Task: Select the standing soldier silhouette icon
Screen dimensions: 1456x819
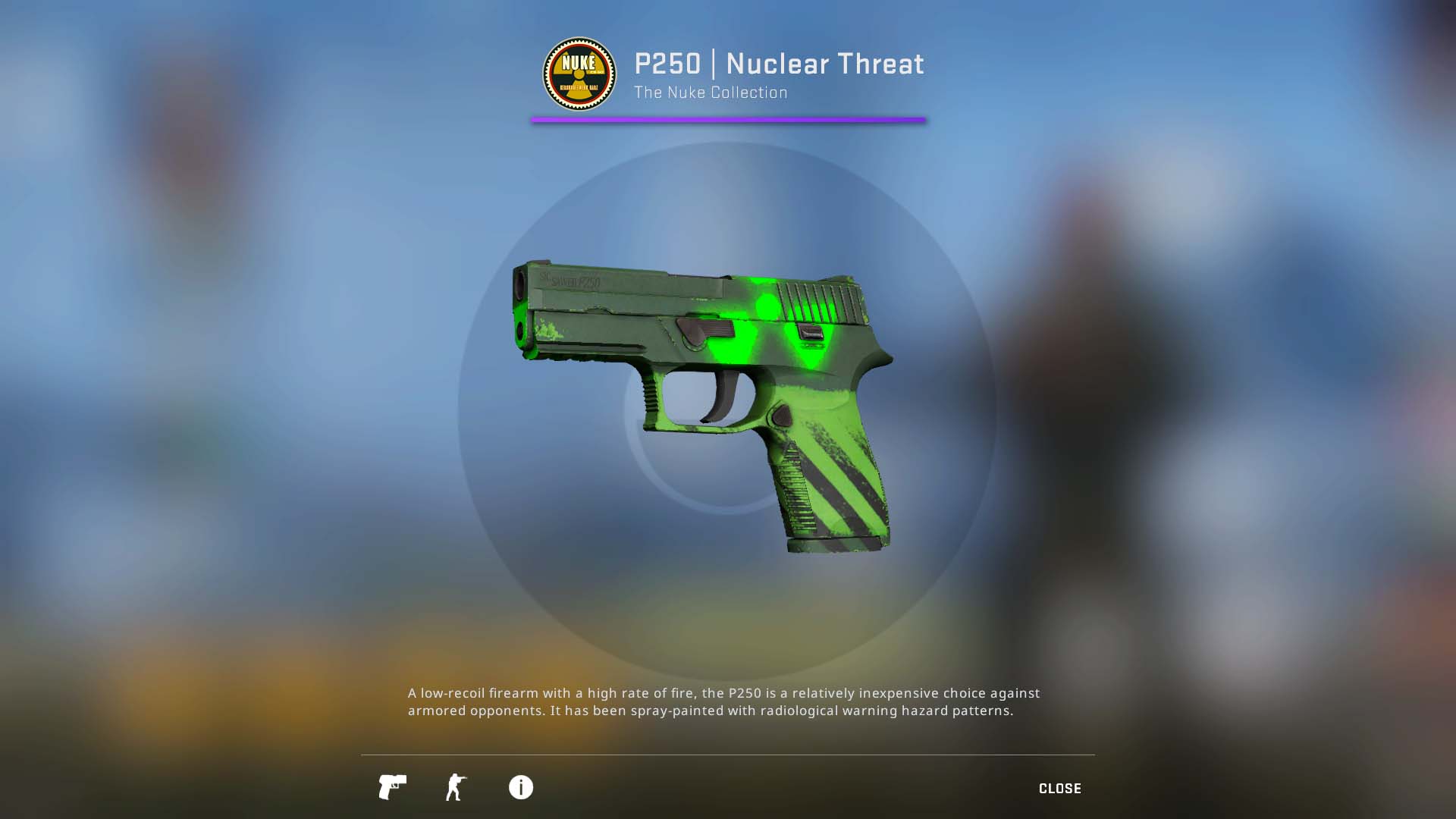Action: click(456, 787)
